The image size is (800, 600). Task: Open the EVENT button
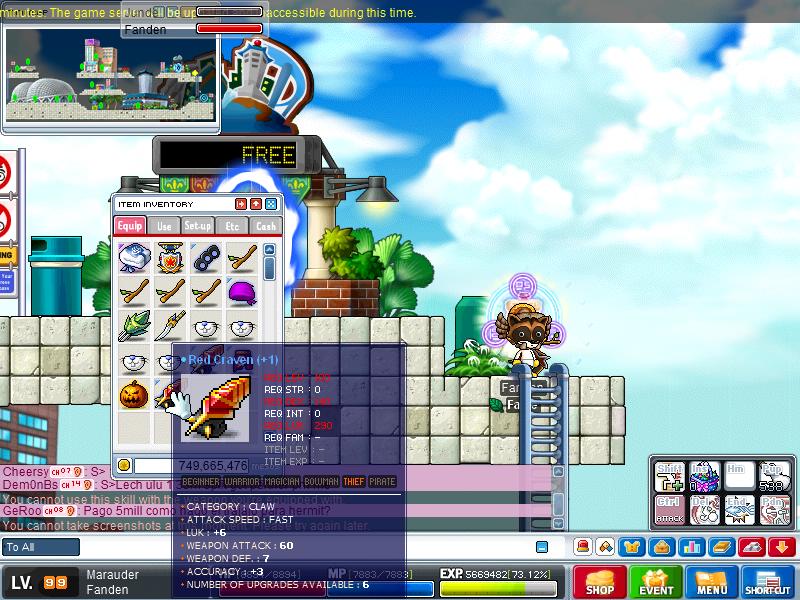click(656, 583)
